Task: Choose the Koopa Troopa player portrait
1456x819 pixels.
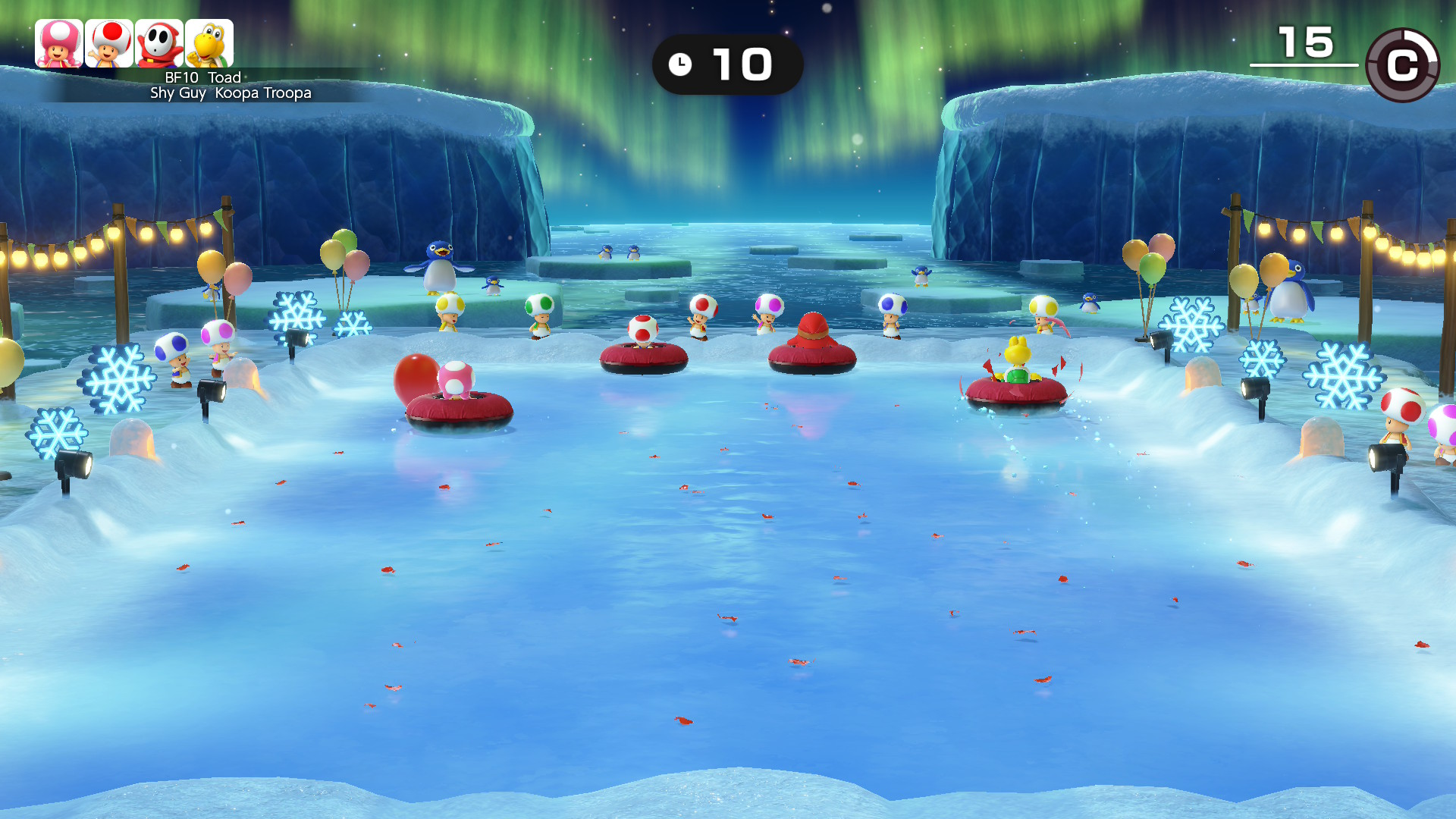Action: tap(209, 43)
